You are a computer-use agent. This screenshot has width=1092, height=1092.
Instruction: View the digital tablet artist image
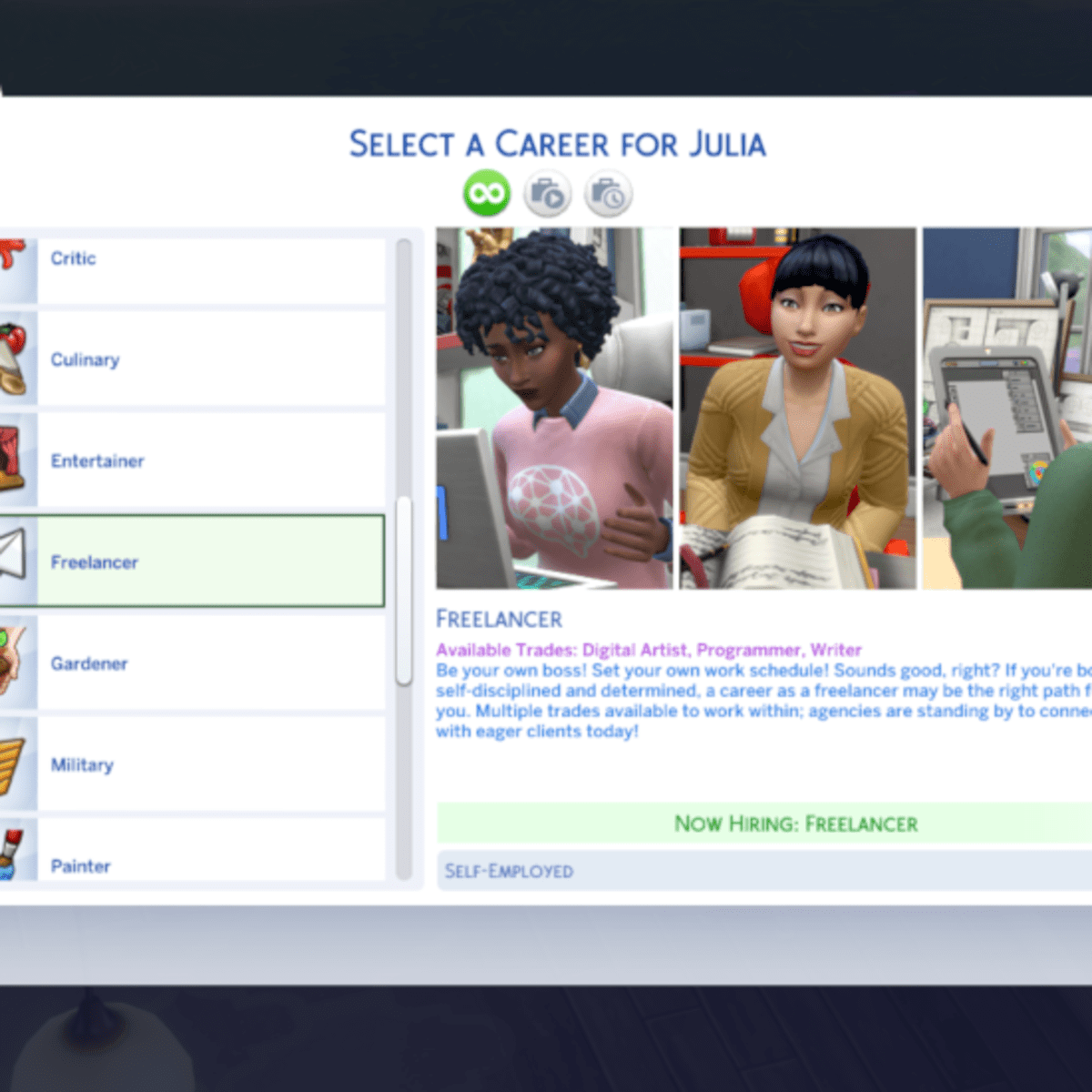(1006, 408)
